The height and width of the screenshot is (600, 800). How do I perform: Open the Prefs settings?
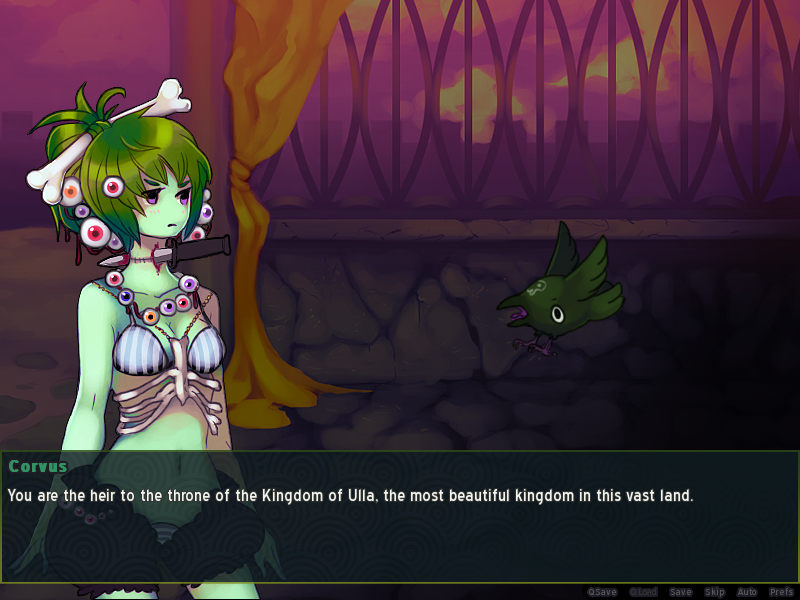781,592
